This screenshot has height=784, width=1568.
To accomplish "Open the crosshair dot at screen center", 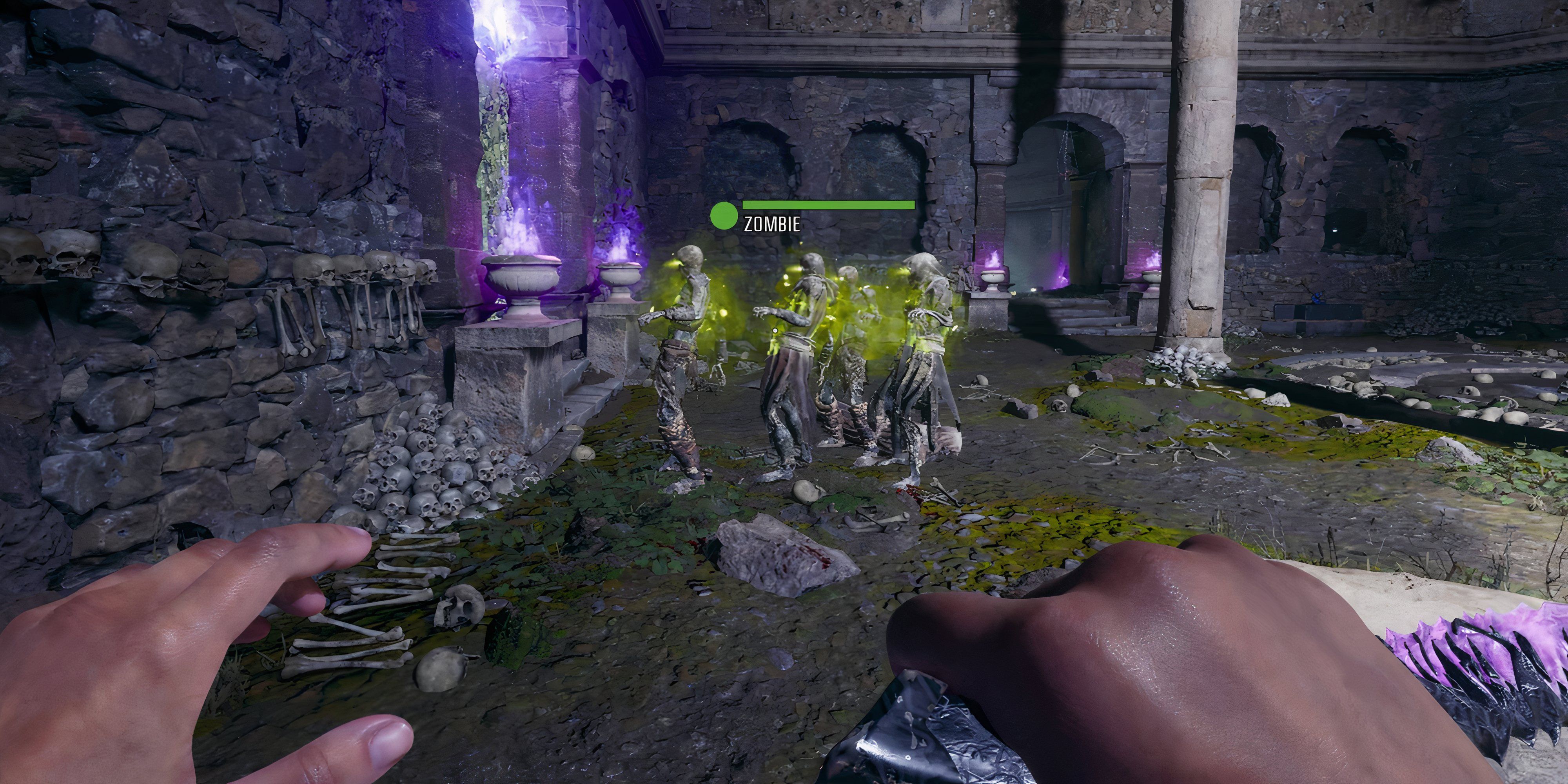I will coord(775,330).
